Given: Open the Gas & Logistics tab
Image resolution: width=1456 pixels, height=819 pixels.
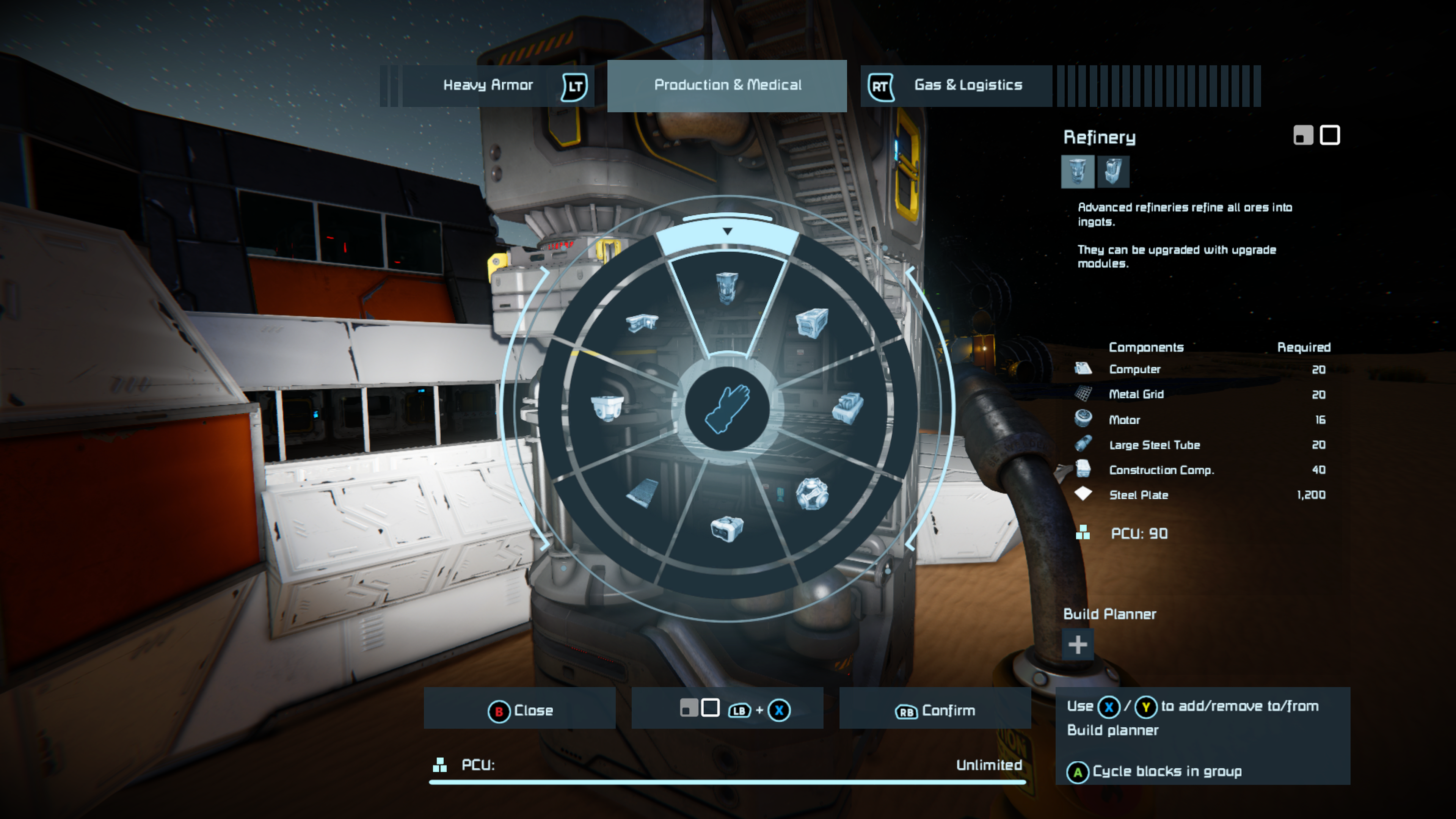Looking at the screenshot, I should click(968, 85).
